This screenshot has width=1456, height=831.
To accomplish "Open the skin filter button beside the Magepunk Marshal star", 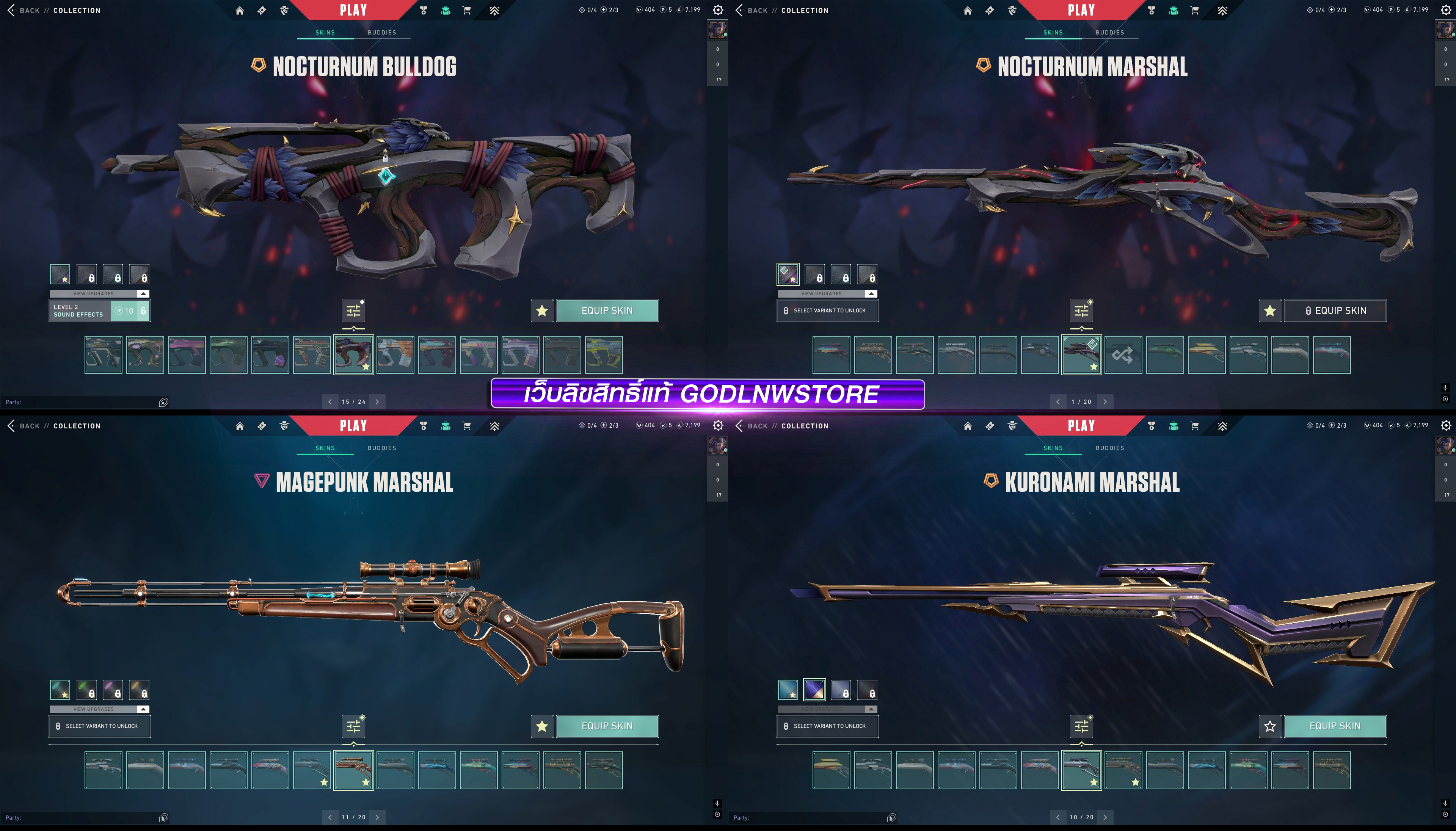I will pos(354,726).
